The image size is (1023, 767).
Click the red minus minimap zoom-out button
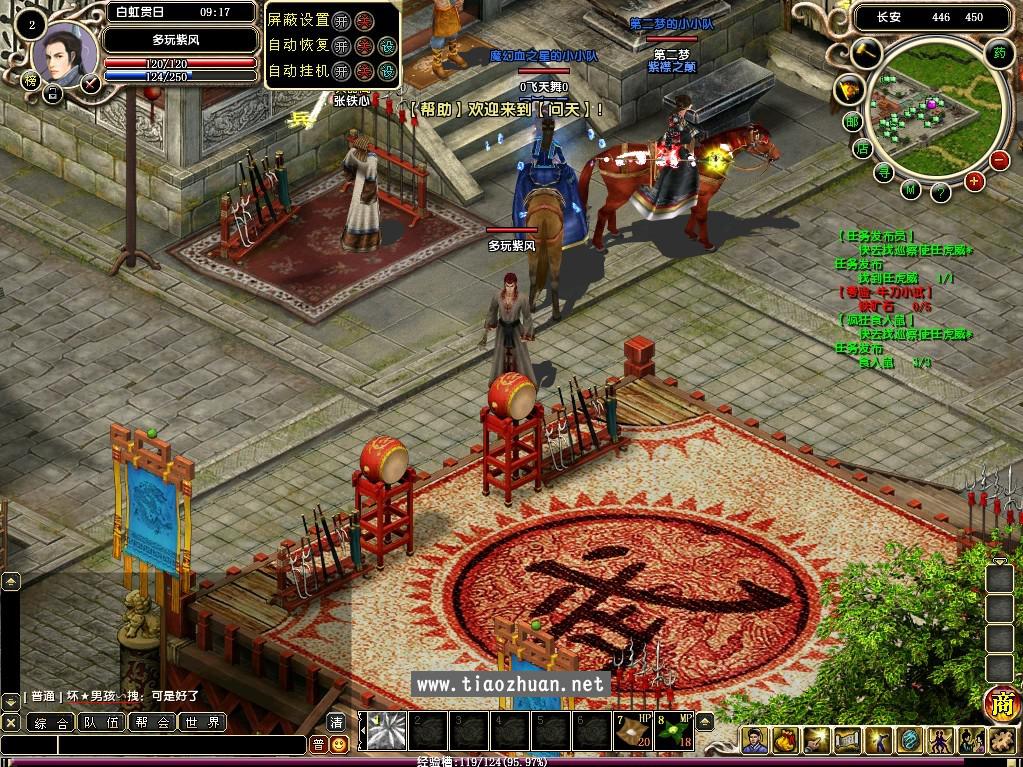click(x=999, y=160)
